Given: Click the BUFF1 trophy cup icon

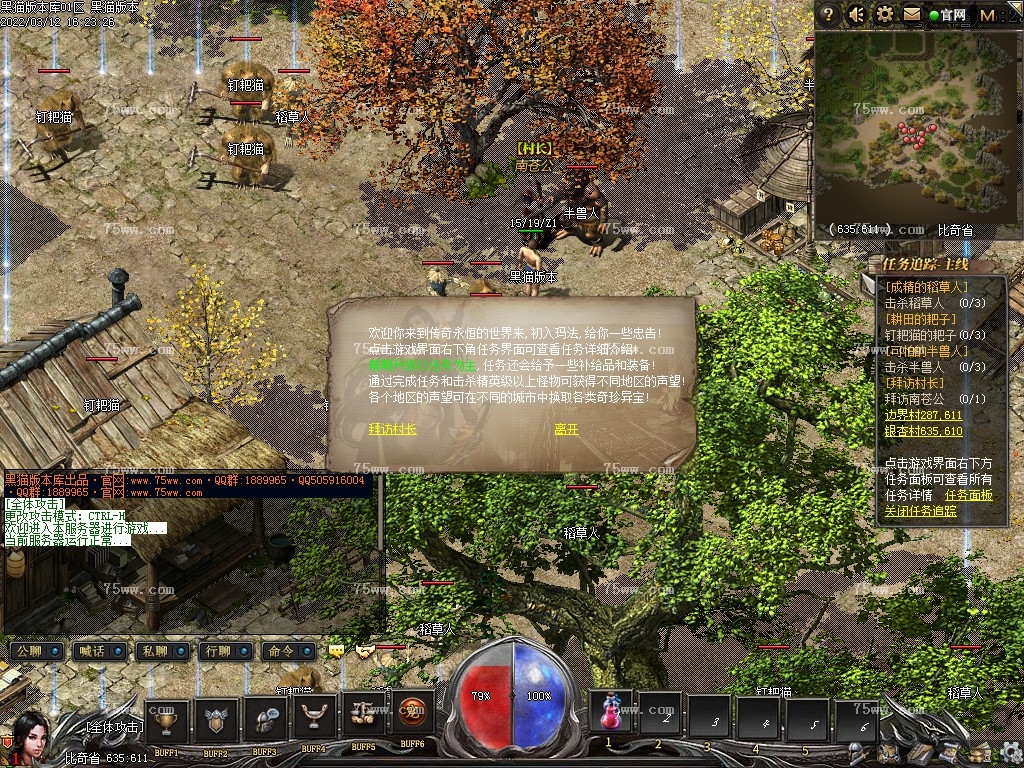Looking at the screenshot, I should (167, 720).
